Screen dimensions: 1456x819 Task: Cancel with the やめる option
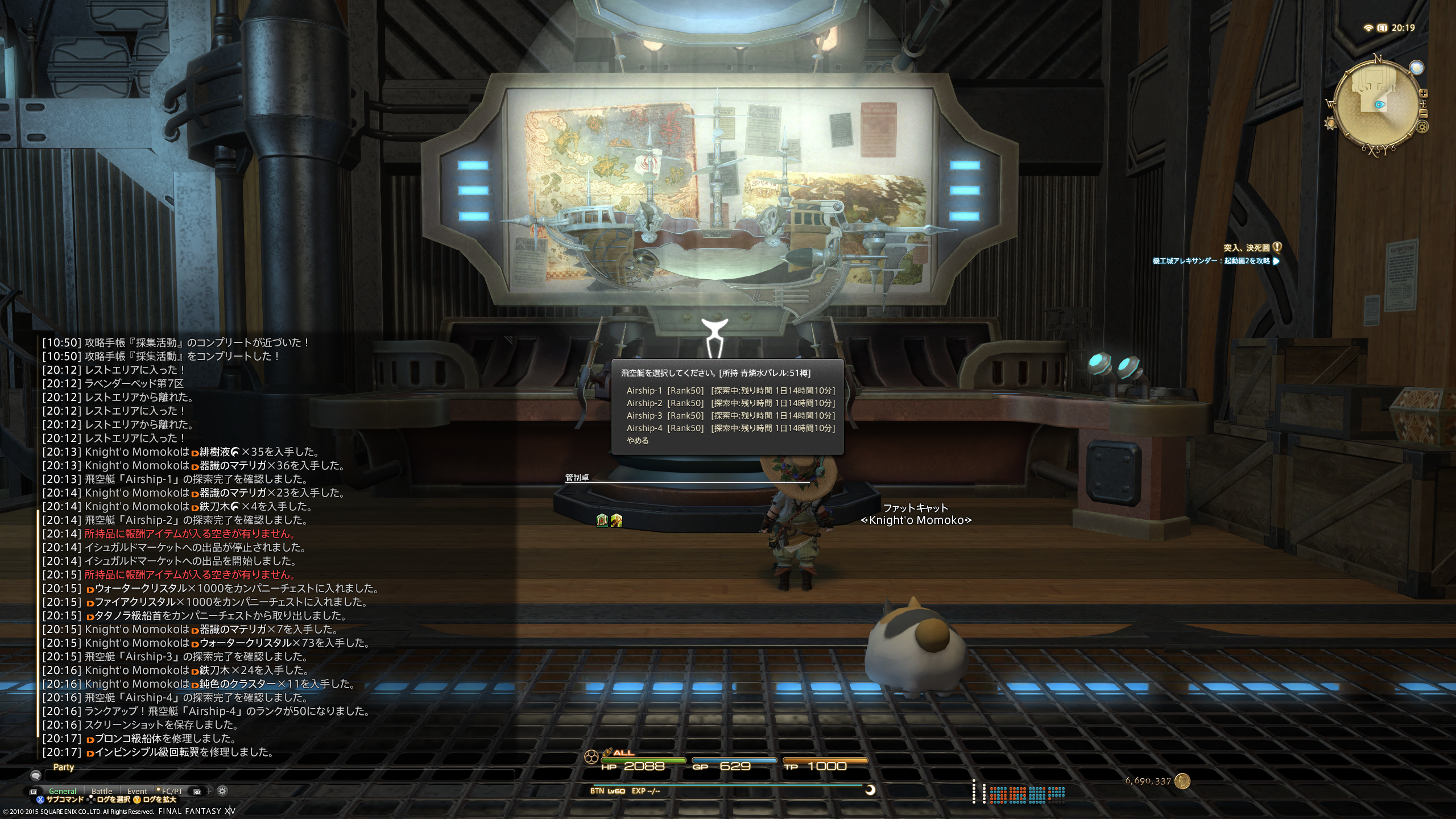(x=638, y=441)
